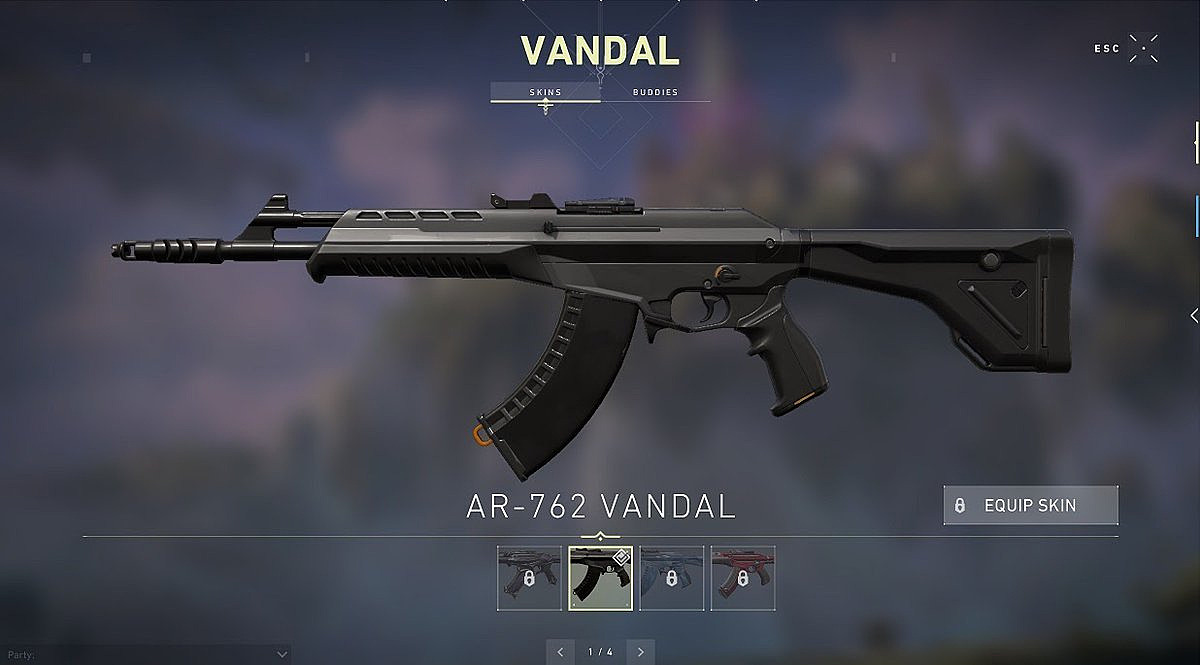This screenshot has width=1200, height=665.
Task: Choose the locked red Vandal skin thumbnail
Action: click(743, 578)
